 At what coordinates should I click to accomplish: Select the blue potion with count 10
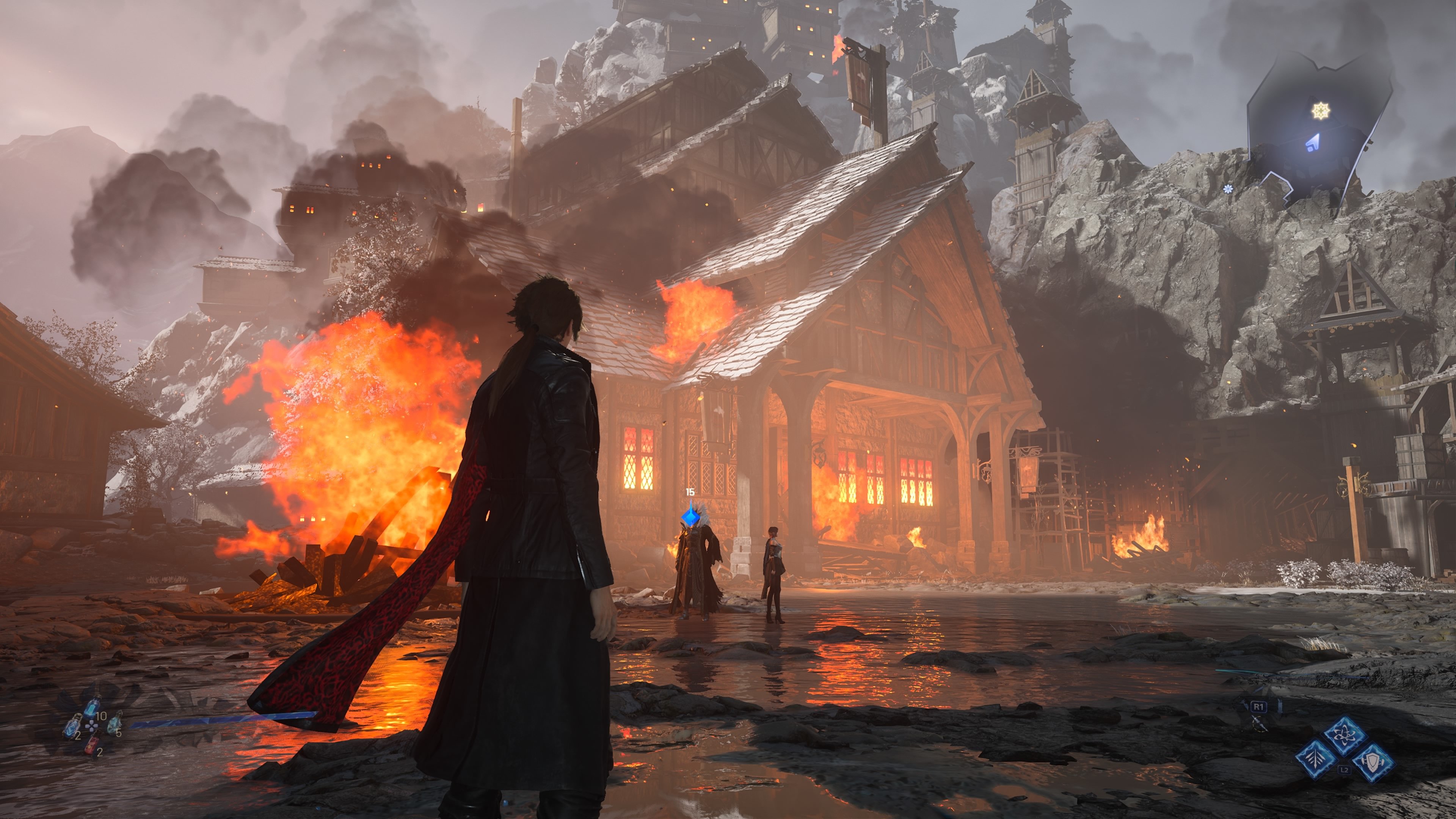91,708
